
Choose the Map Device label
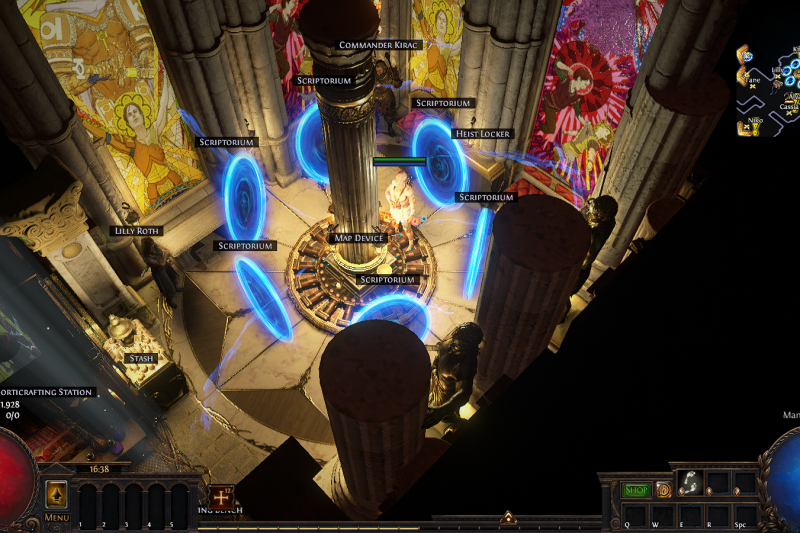[357, 238]
